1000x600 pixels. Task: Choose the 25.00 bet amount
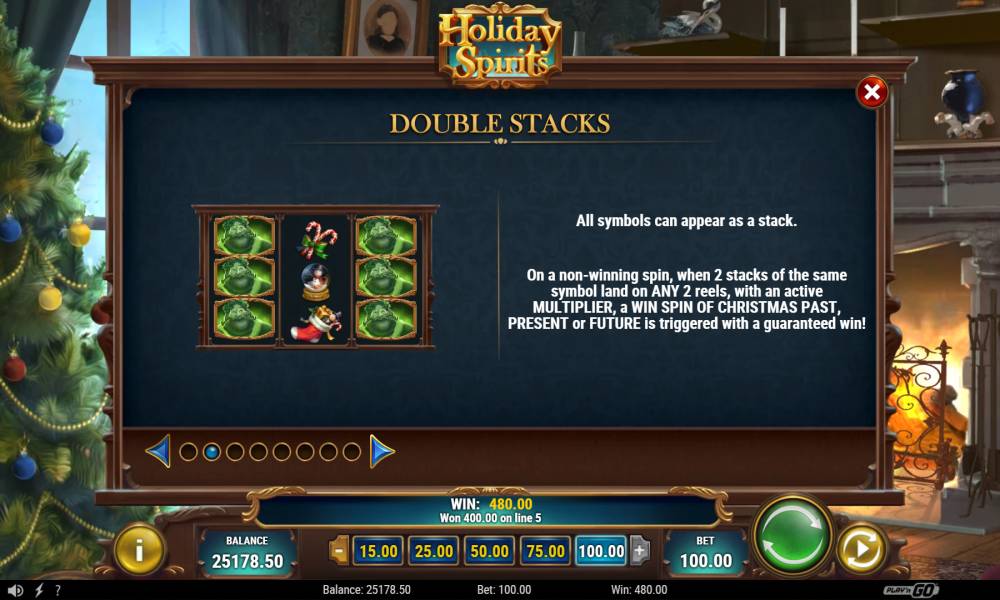pyautogui.click(x=434, y=550)
